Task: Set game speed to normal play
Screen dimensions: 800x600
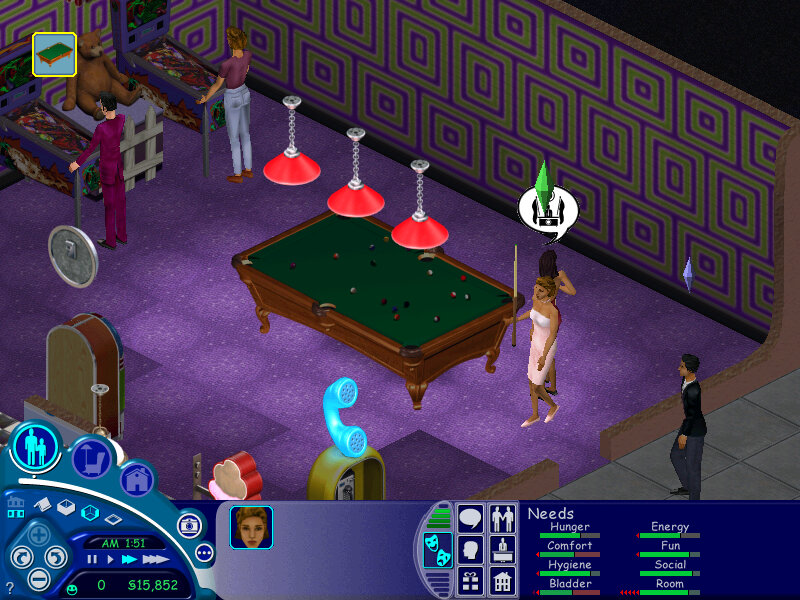Action: (x=109, y=559)
